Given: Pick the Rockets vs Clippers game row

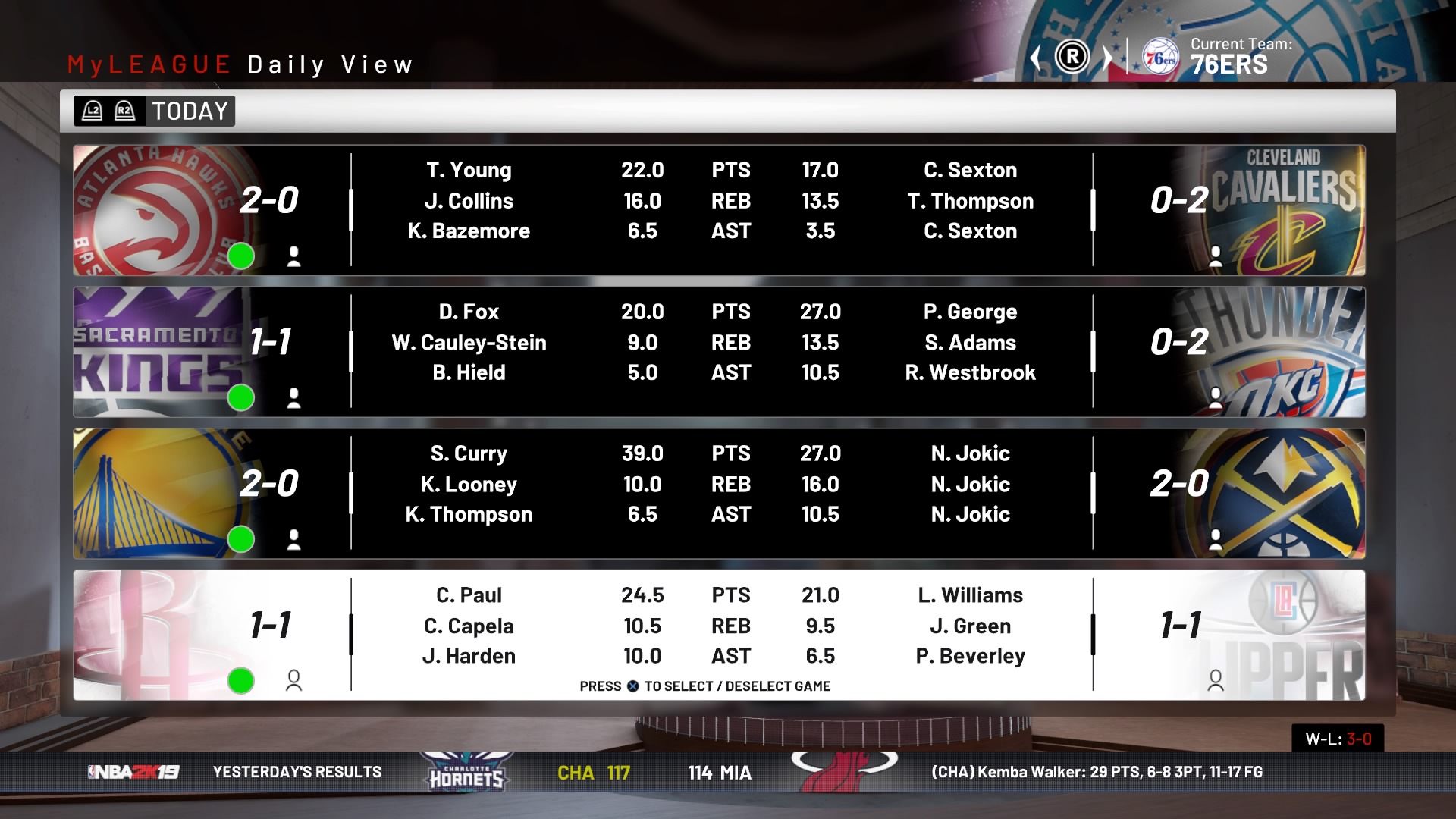Looking at the screenshot, I should (x=719, y=635).
